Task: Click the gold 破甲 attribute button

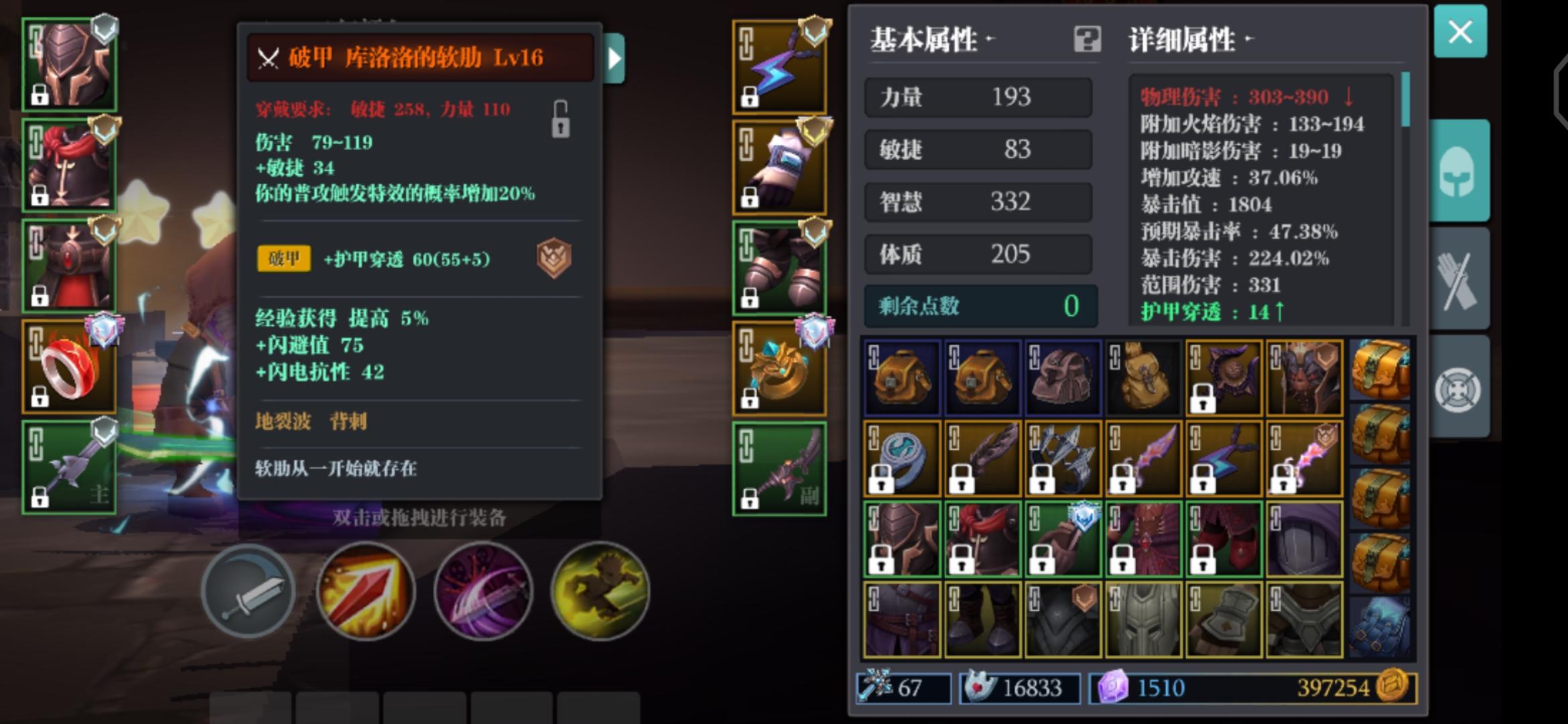Action: (x=283, y=259)
